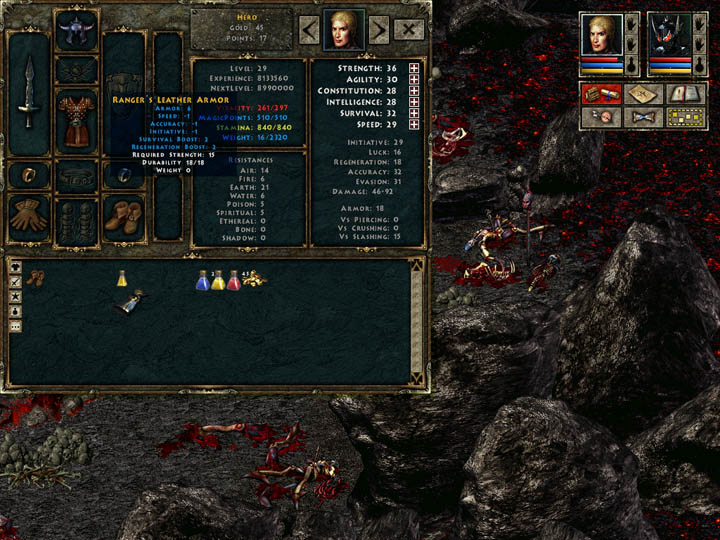Pick the red potion in the inventory
The width and height of the screenshot is (720, 540).
234,280
